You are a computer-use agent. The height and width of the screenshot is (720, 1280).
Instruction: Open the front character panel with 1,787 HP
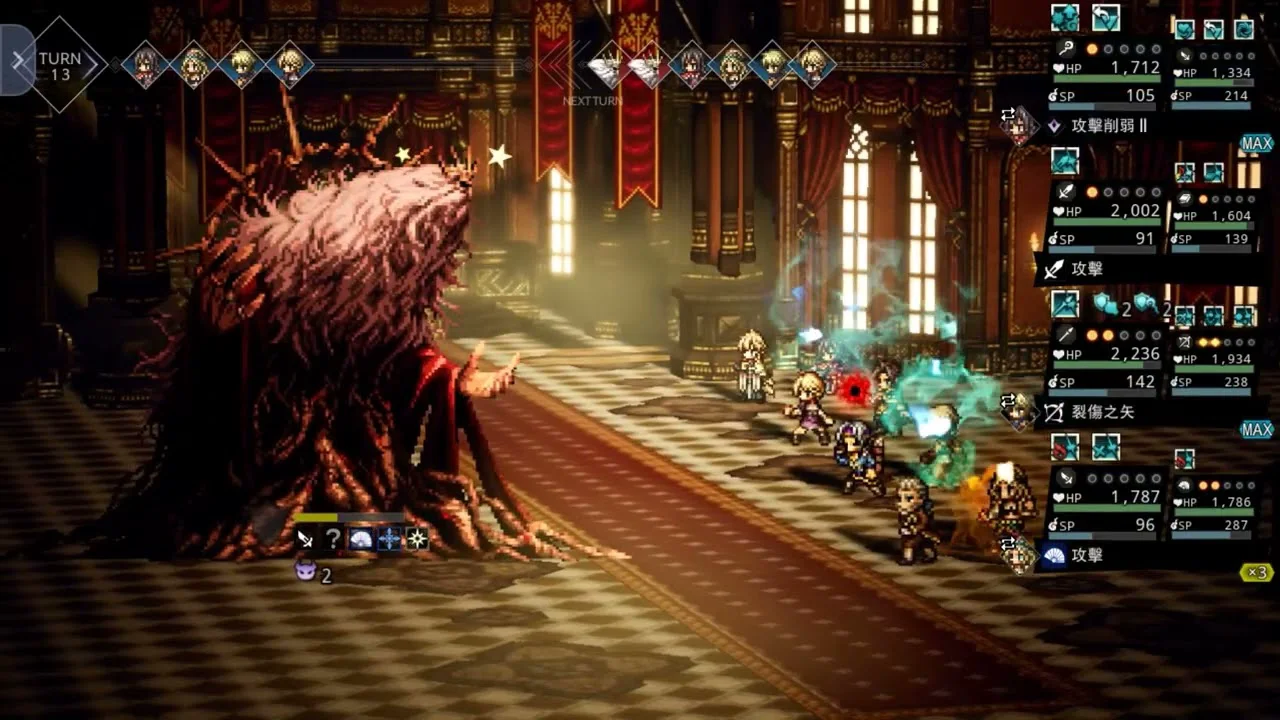(1106, 499)
